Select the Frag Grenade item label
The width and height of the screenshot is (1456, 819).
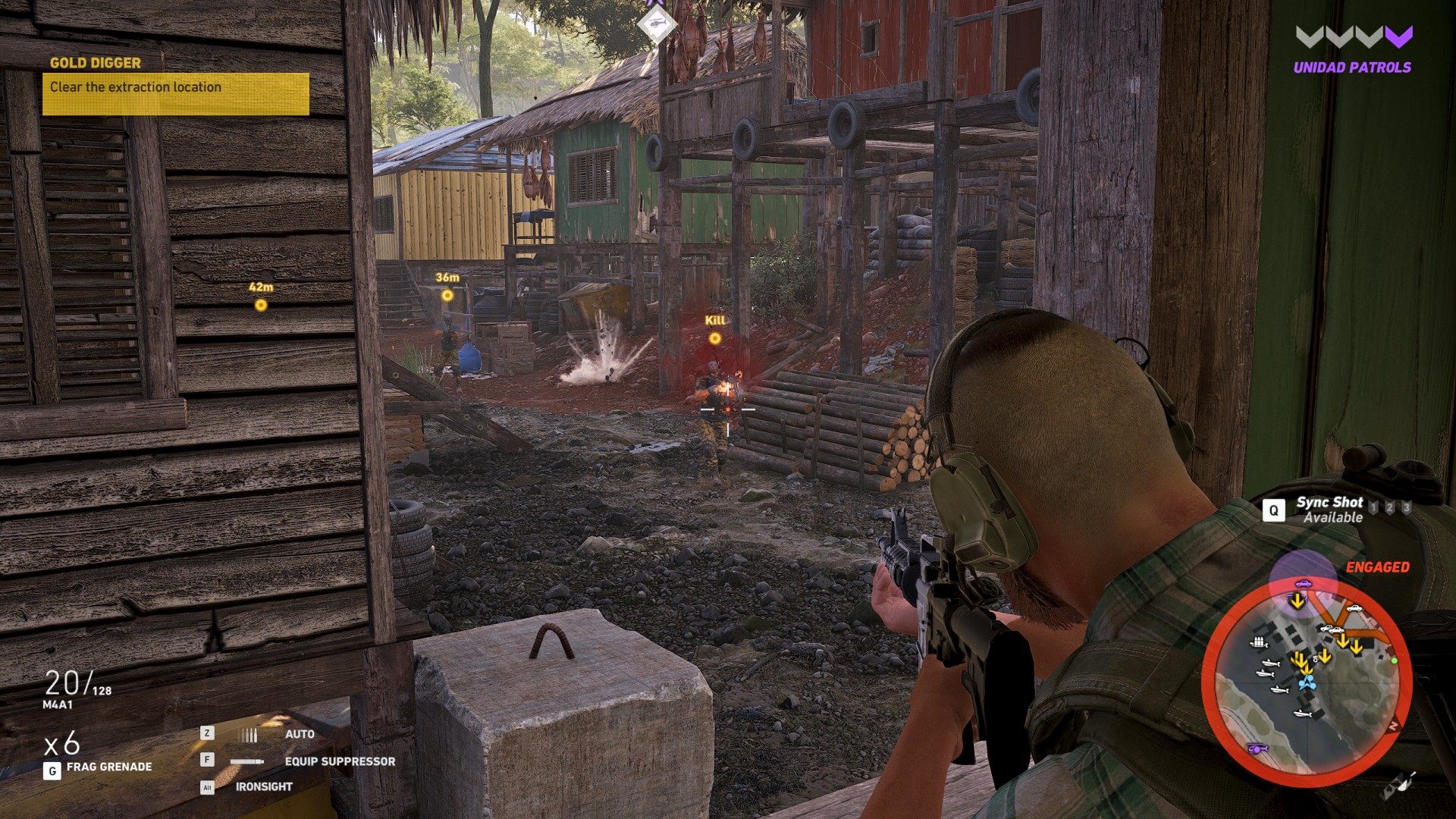pos(108,767)
